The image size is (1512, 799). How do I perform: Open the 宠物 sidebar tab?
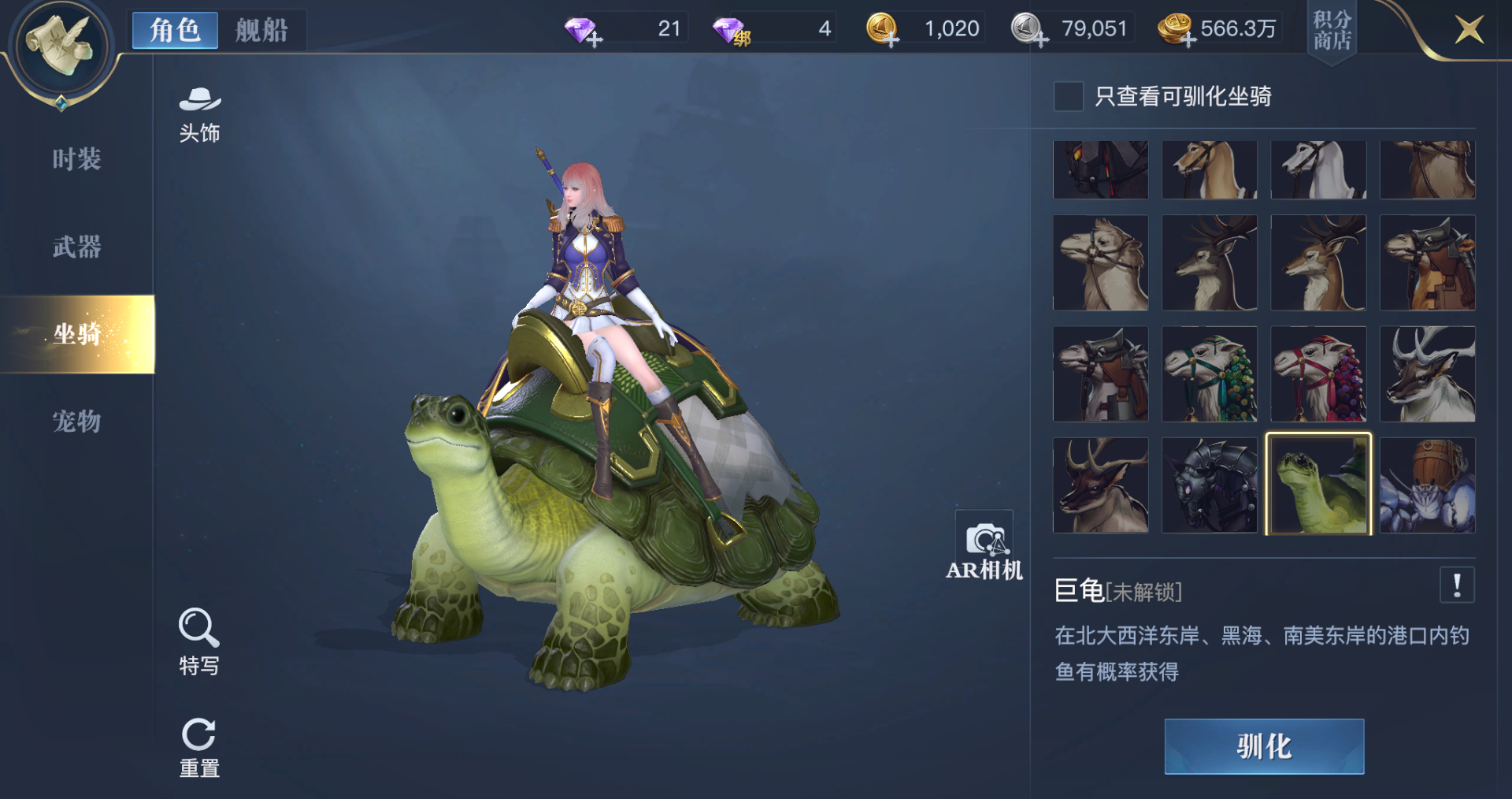coord(75,422)
